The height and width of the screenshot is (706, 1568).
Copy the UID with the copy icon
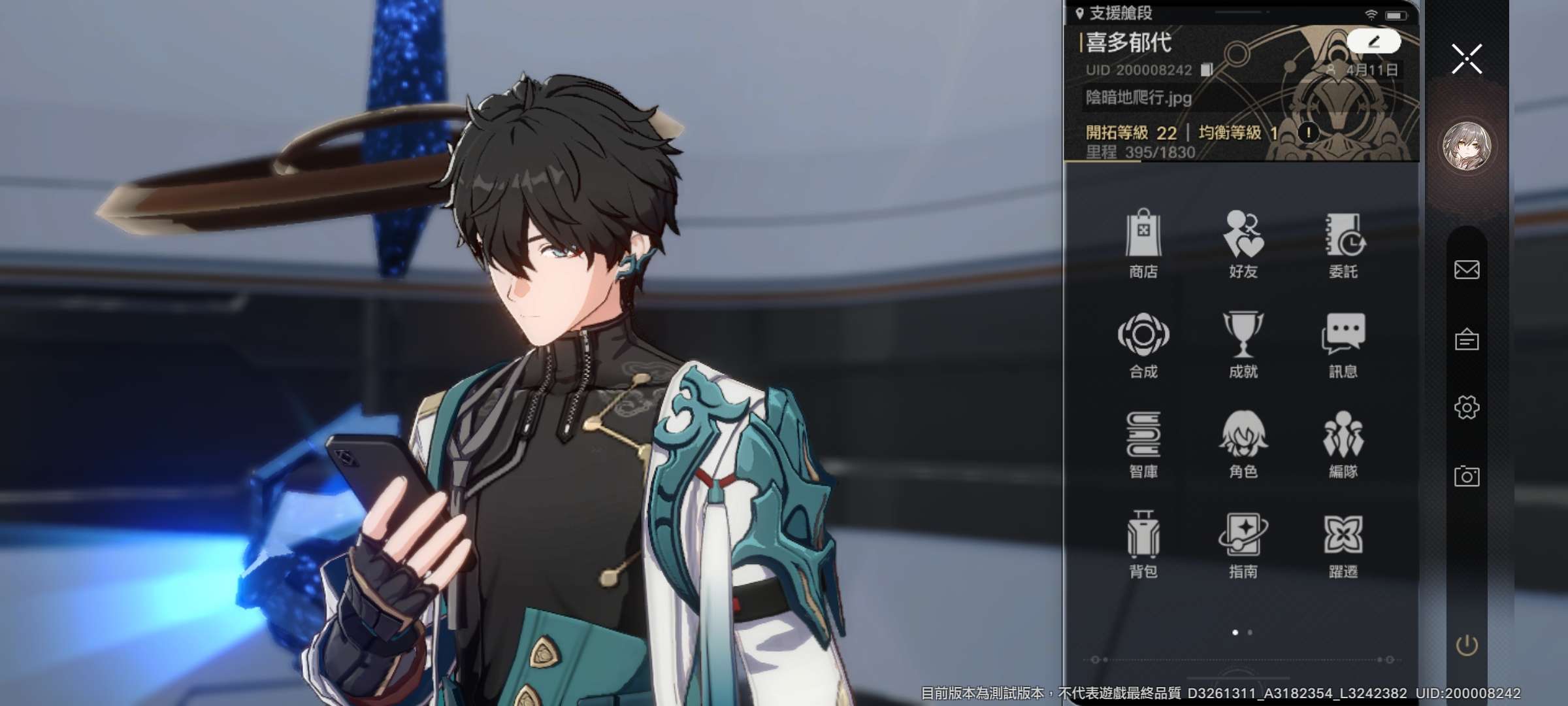[x=1207, y=70]
